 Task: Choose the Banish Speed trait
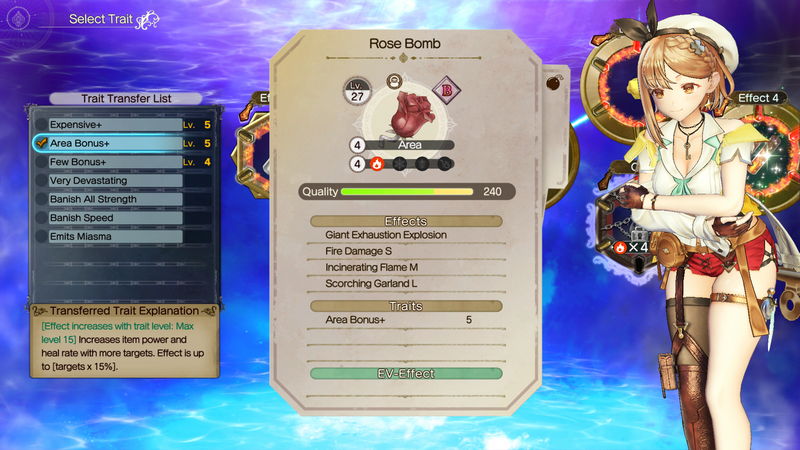[110, 217]
